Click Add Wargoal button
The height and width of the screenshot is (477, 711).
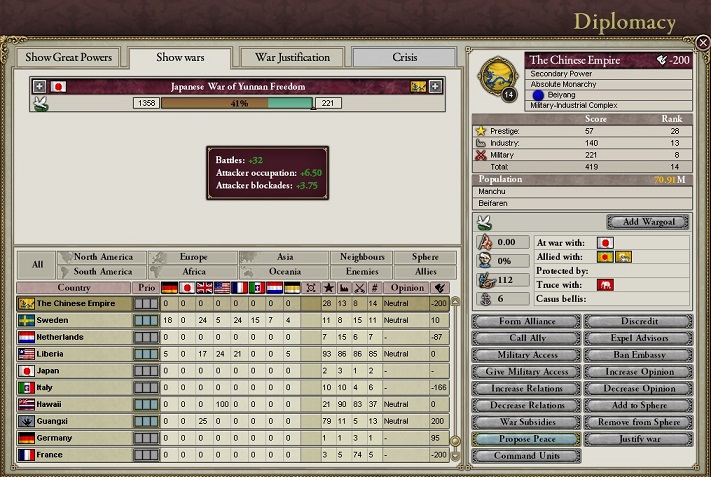pyautogui.click(x=648, y=222)
